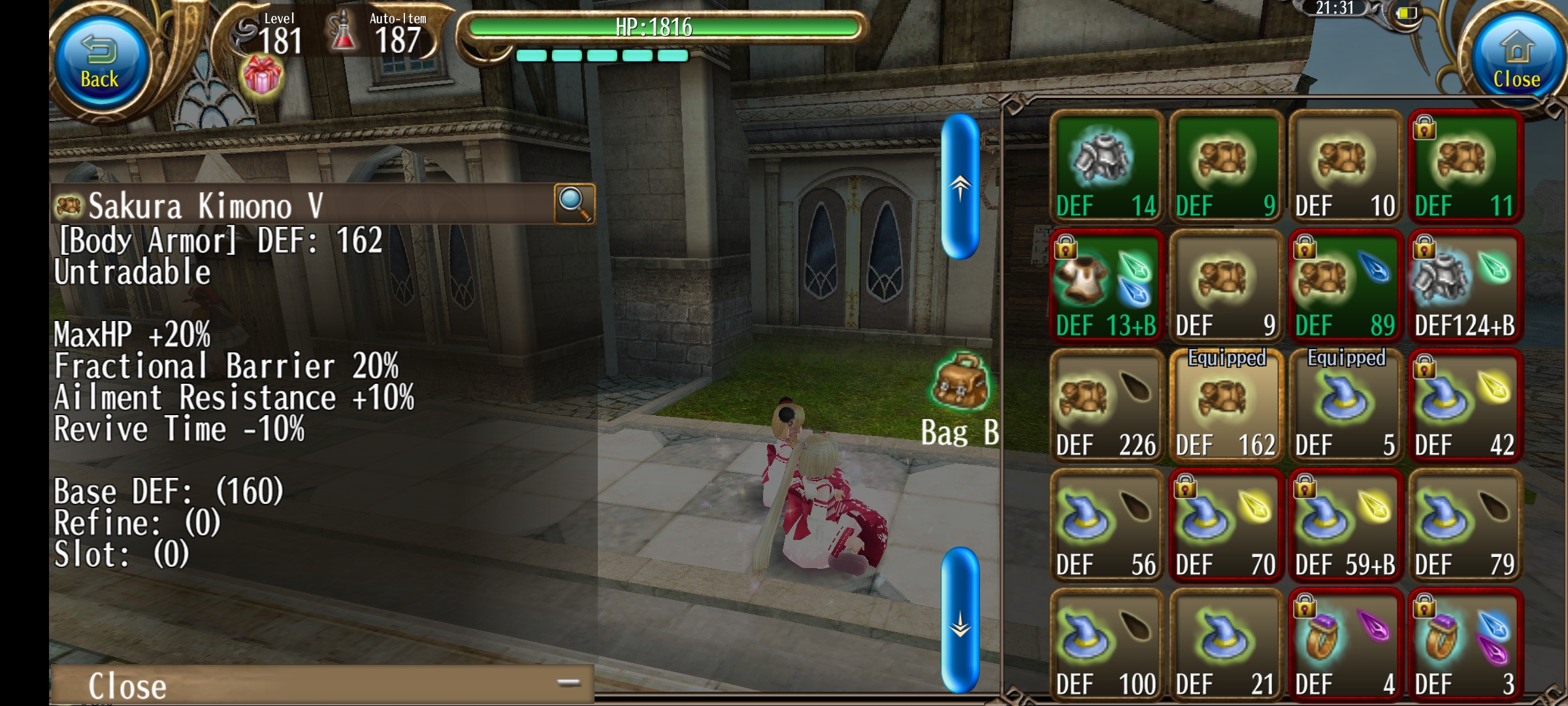
Task: Select the DEF 89 locked armor slot
Action: tap(1345, 286)
